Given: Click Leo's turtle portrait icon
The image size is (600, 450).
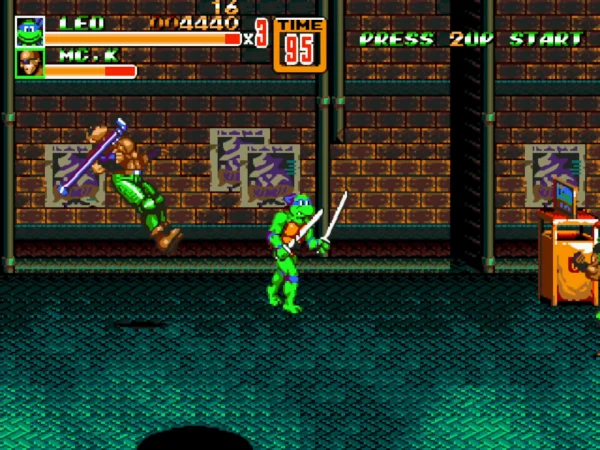Looking at the screenshot, I should coord(29,31).
